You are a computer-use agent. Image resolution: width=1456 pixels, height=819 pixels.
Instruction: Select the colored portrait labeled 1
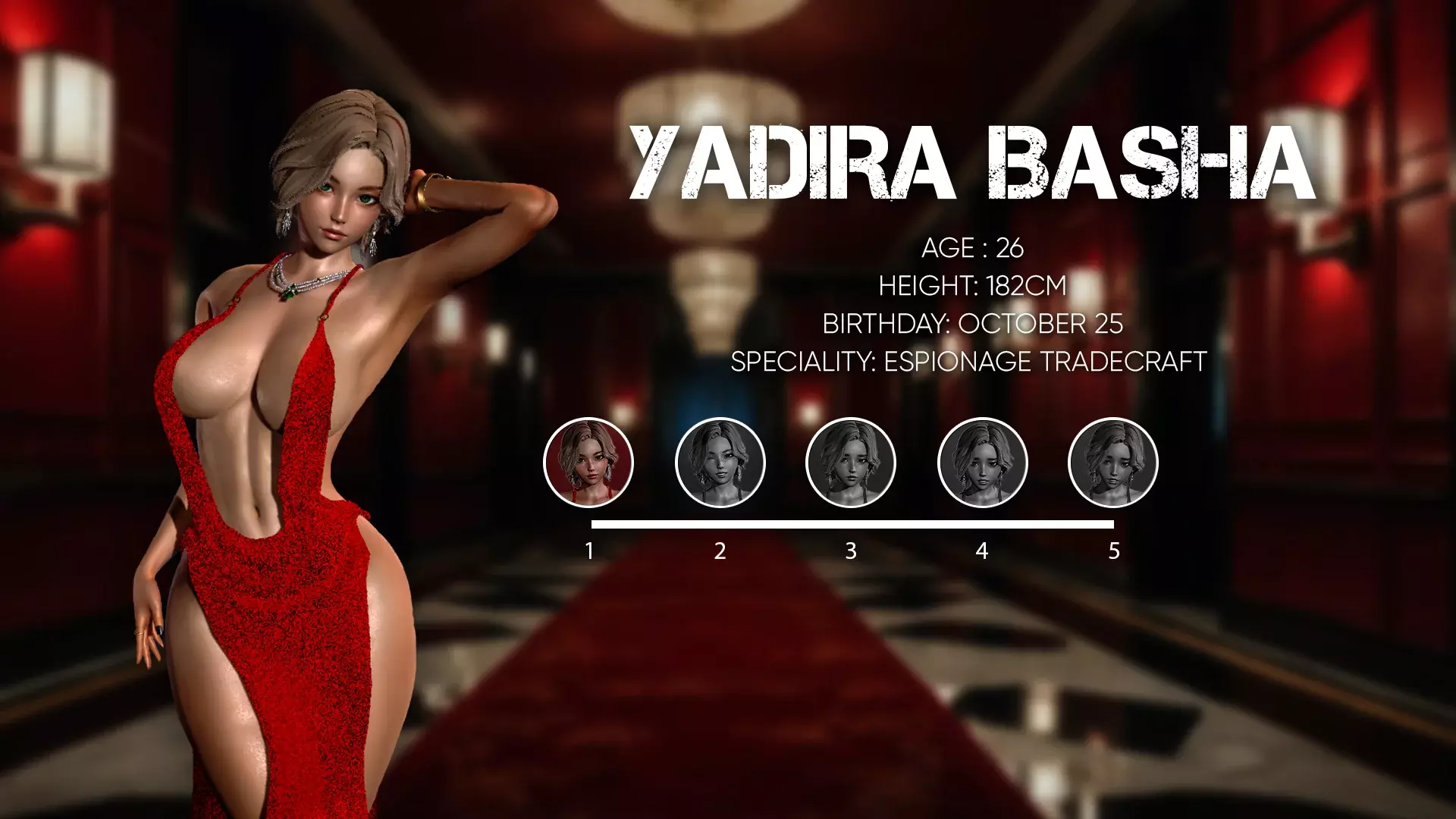(x=588, y=462)
